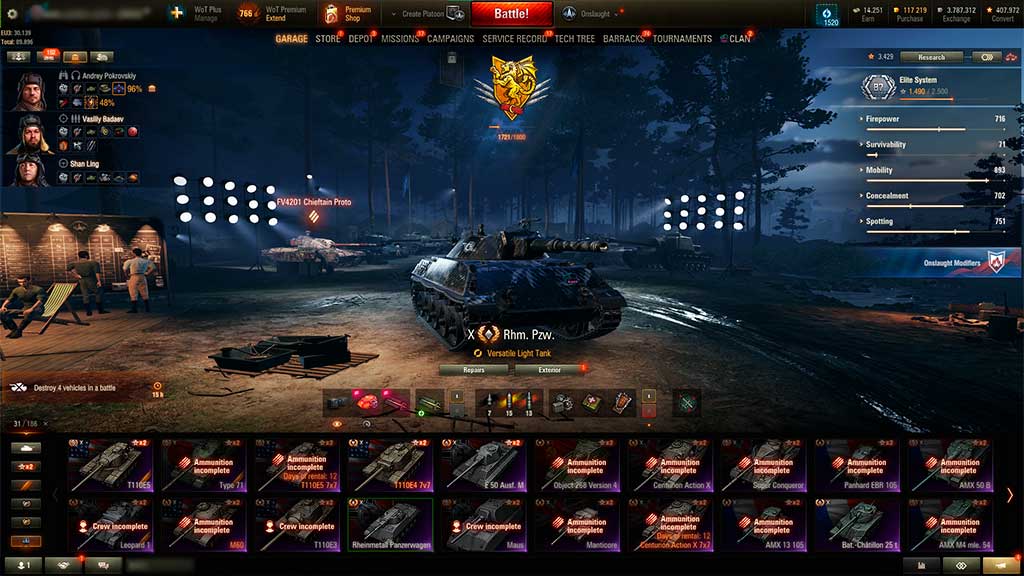
Task: Switch to the Tournaments tab
Action: pos(682,39)
